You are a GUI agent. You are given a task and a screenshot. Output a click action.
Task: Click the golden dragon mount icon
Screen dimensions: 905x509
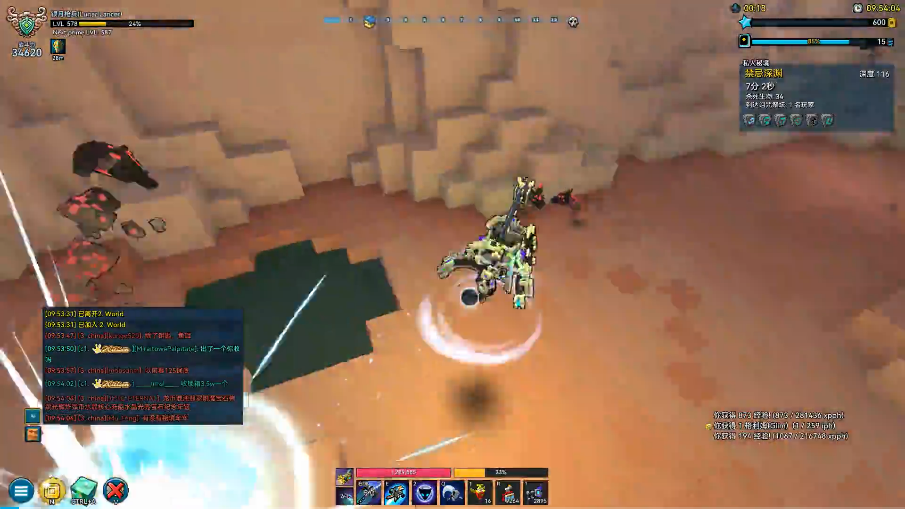pyautogui.click(x=344, y=476)
